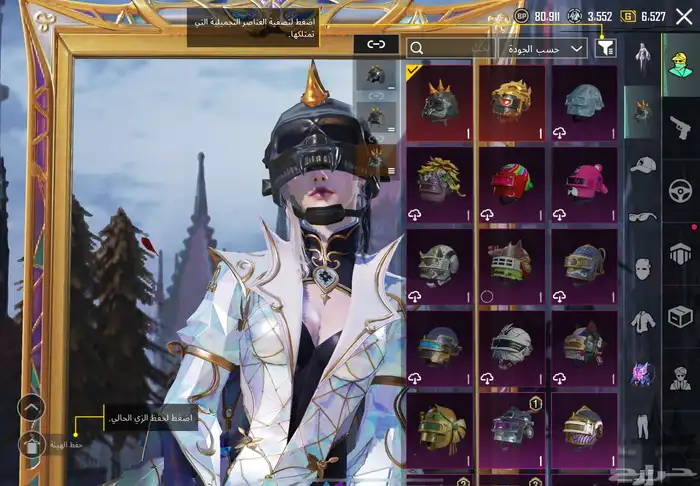700x486 pixels.
Task: Open the glasses category
Action: [x=642, y=216]
